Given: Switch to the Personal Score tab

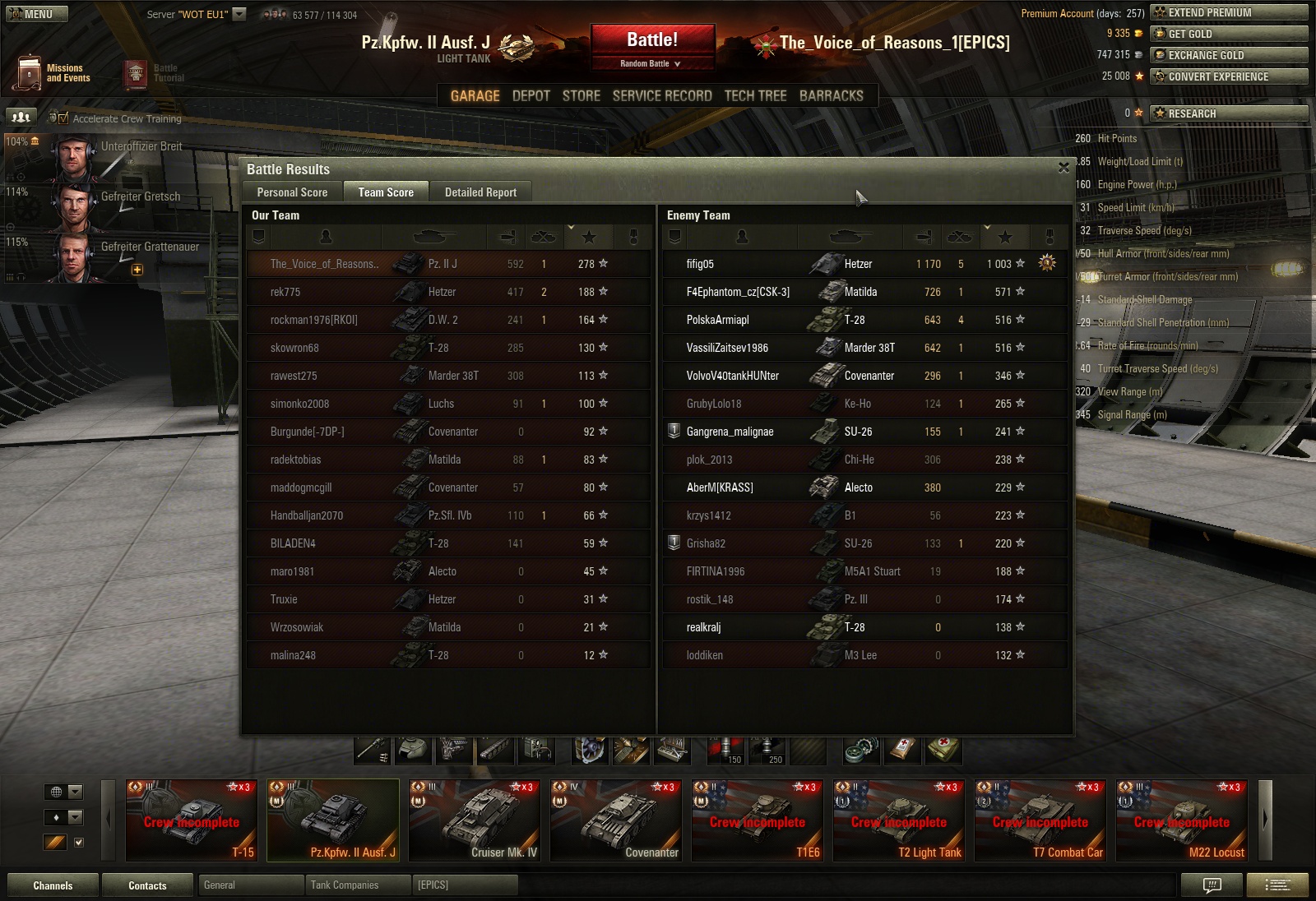Looking at the screenshot, I should [292, 192].
